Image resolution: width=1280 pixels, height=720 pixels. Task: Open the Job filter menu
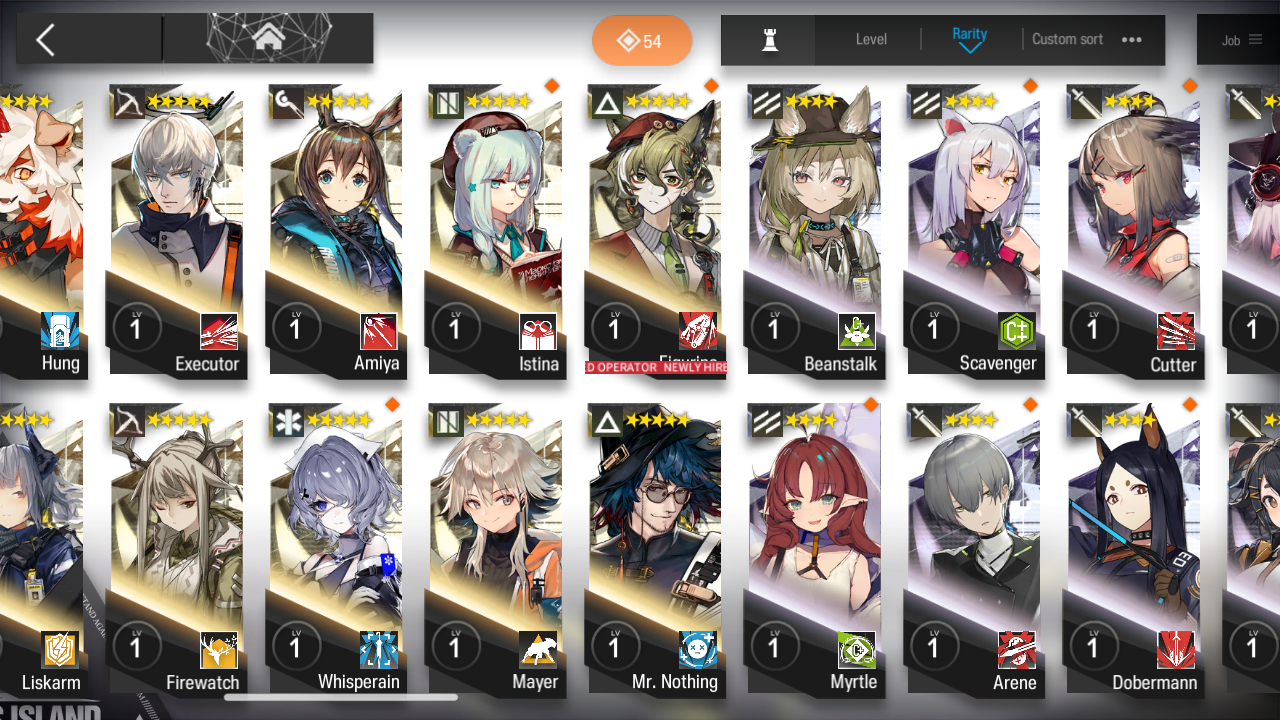pyautogui.click(x=1241, y=40)
